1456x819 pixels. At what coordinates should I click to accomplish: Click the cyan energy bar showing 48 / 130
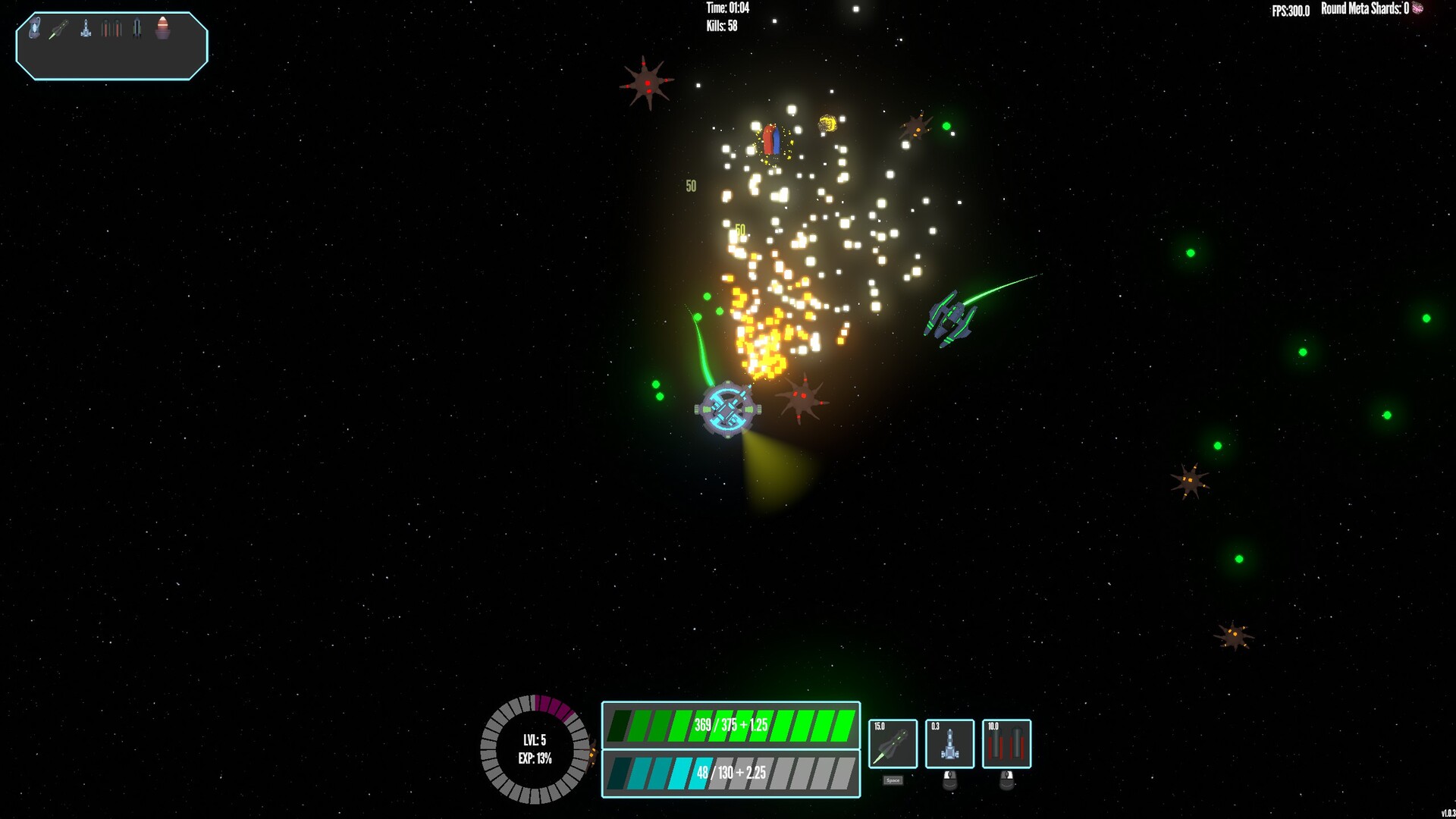[x=730, y=772]
